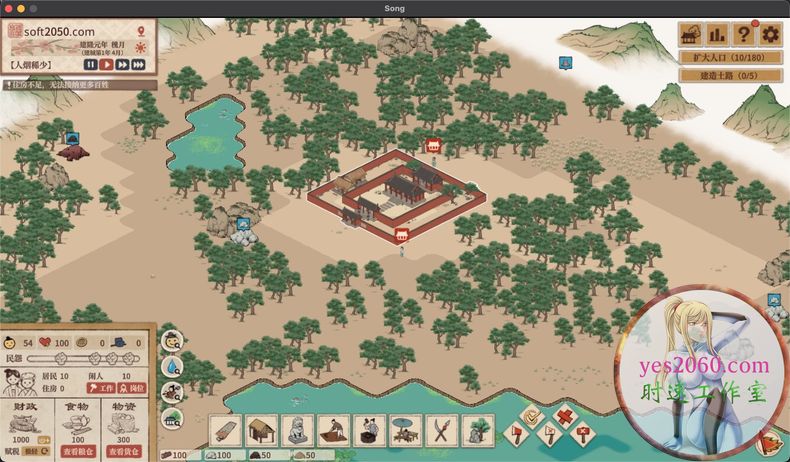This screenshot has height=462, width=790.
Task: Set the game to normal play speed
Action: pos(106,64)
